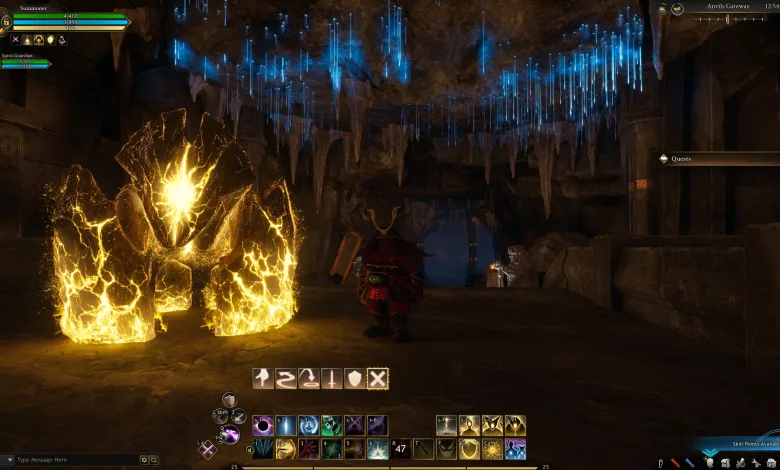This screenshot has width=780, height=470.
Task: Click the chat message input field
Action: click(70, 460)
